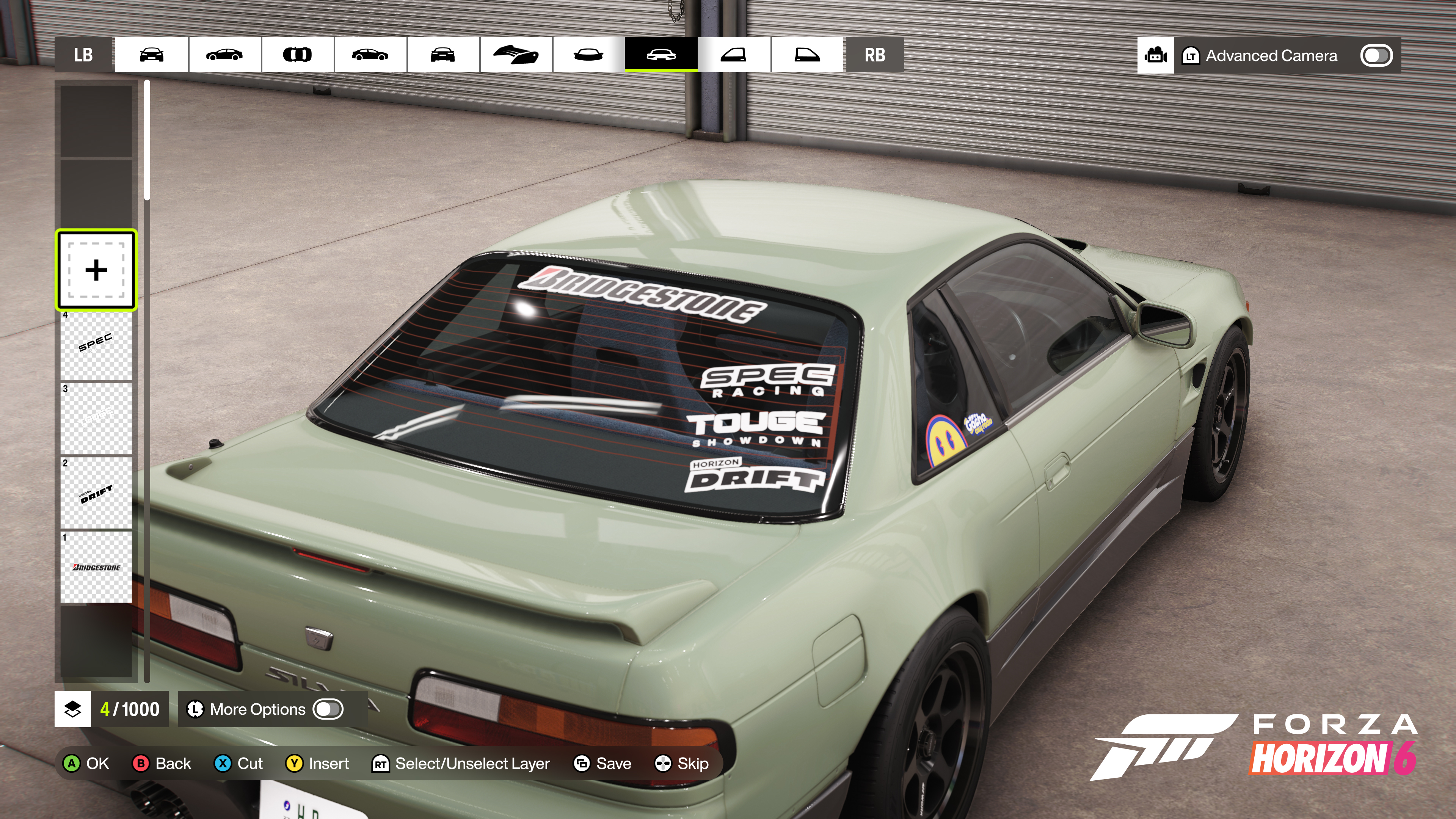Open the top-down car view icon
Viewport: 1456px width, 819px height.
(298, 55)
